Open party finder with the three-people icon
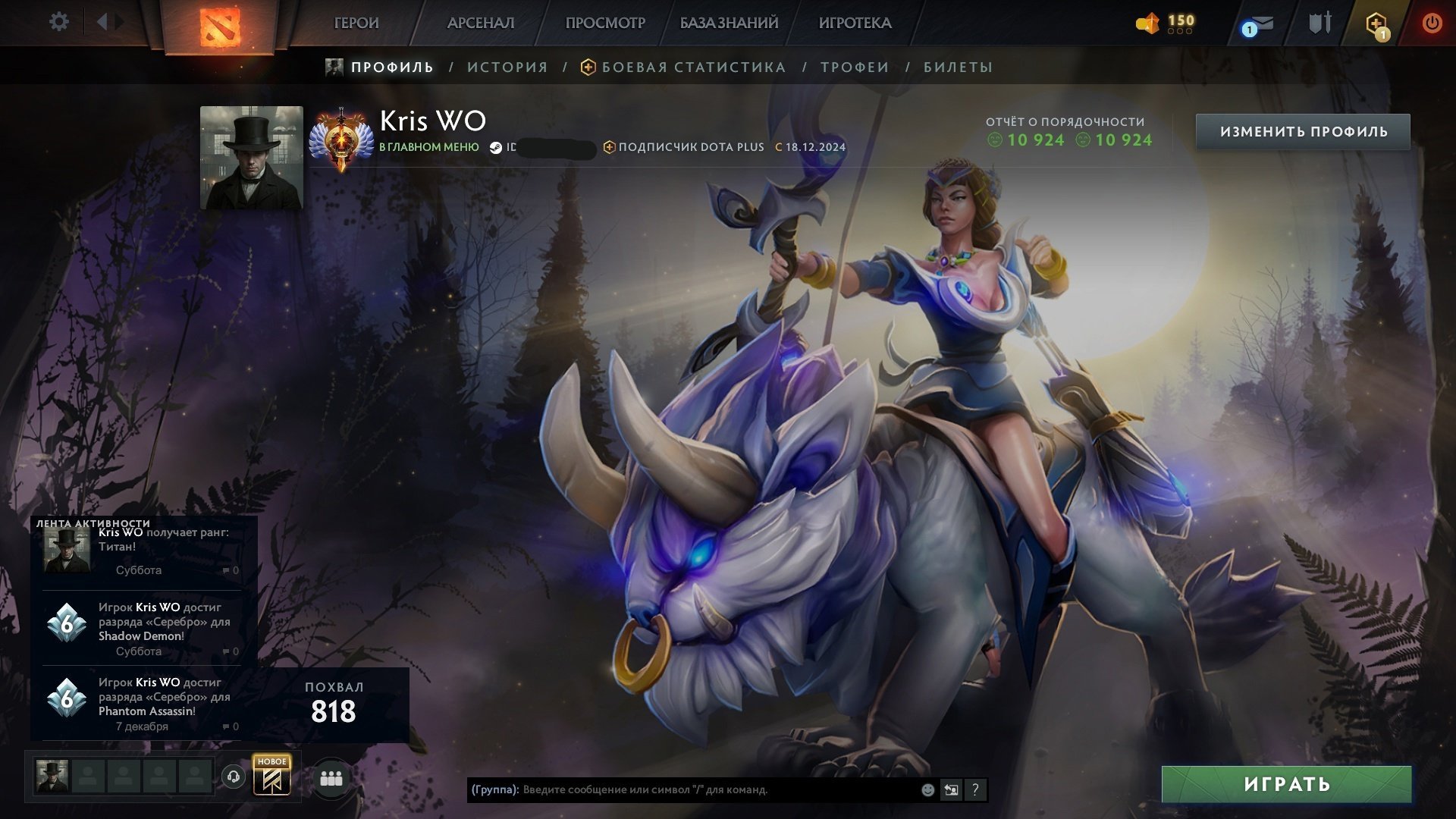 [x=331, y=777]
